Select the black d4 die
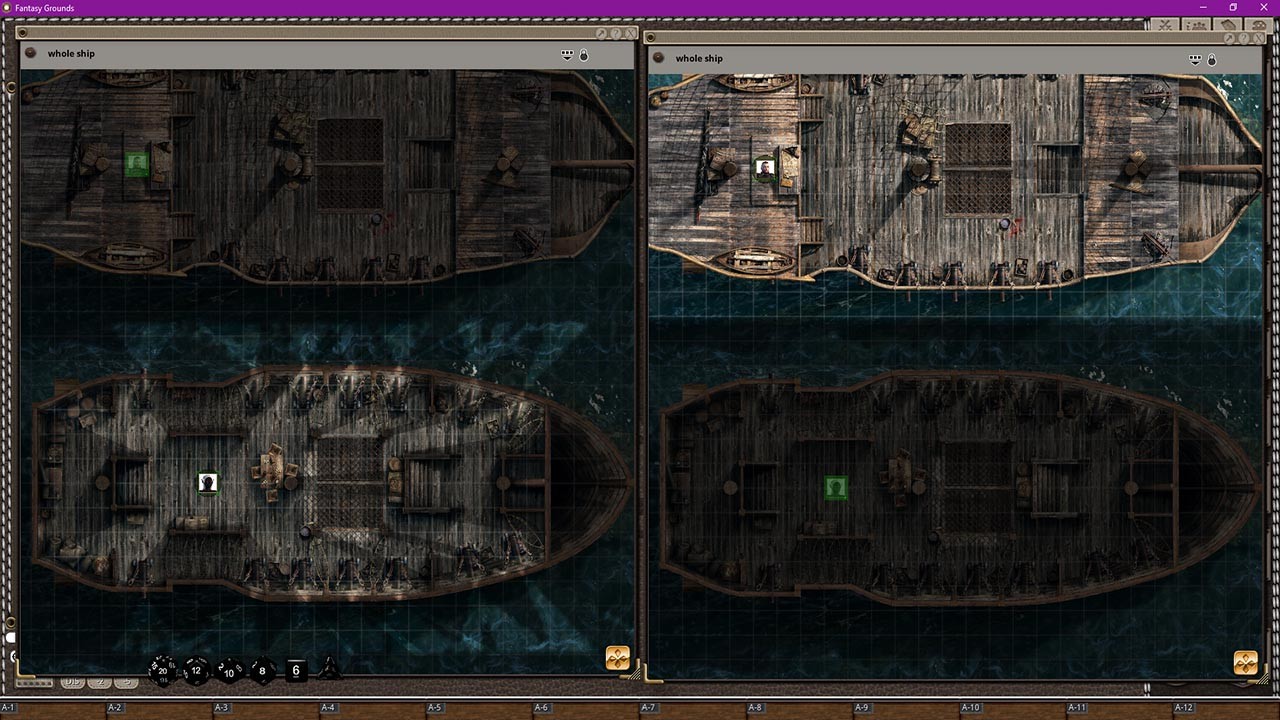The height and width of the screenshot is (720, 1280). click(328, 667)
